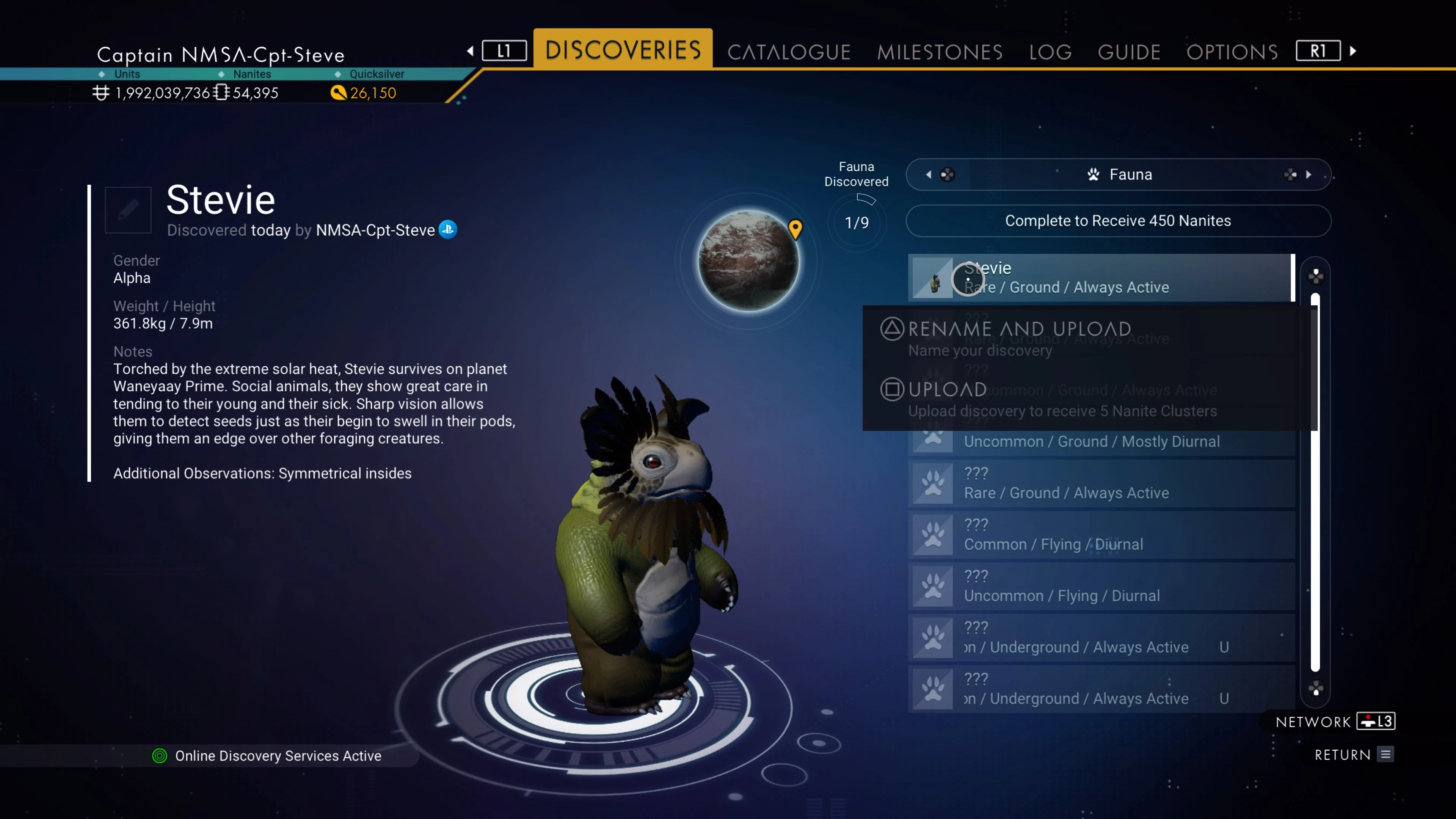
Task: Open the Options tab
Action: click(1232, 52)
